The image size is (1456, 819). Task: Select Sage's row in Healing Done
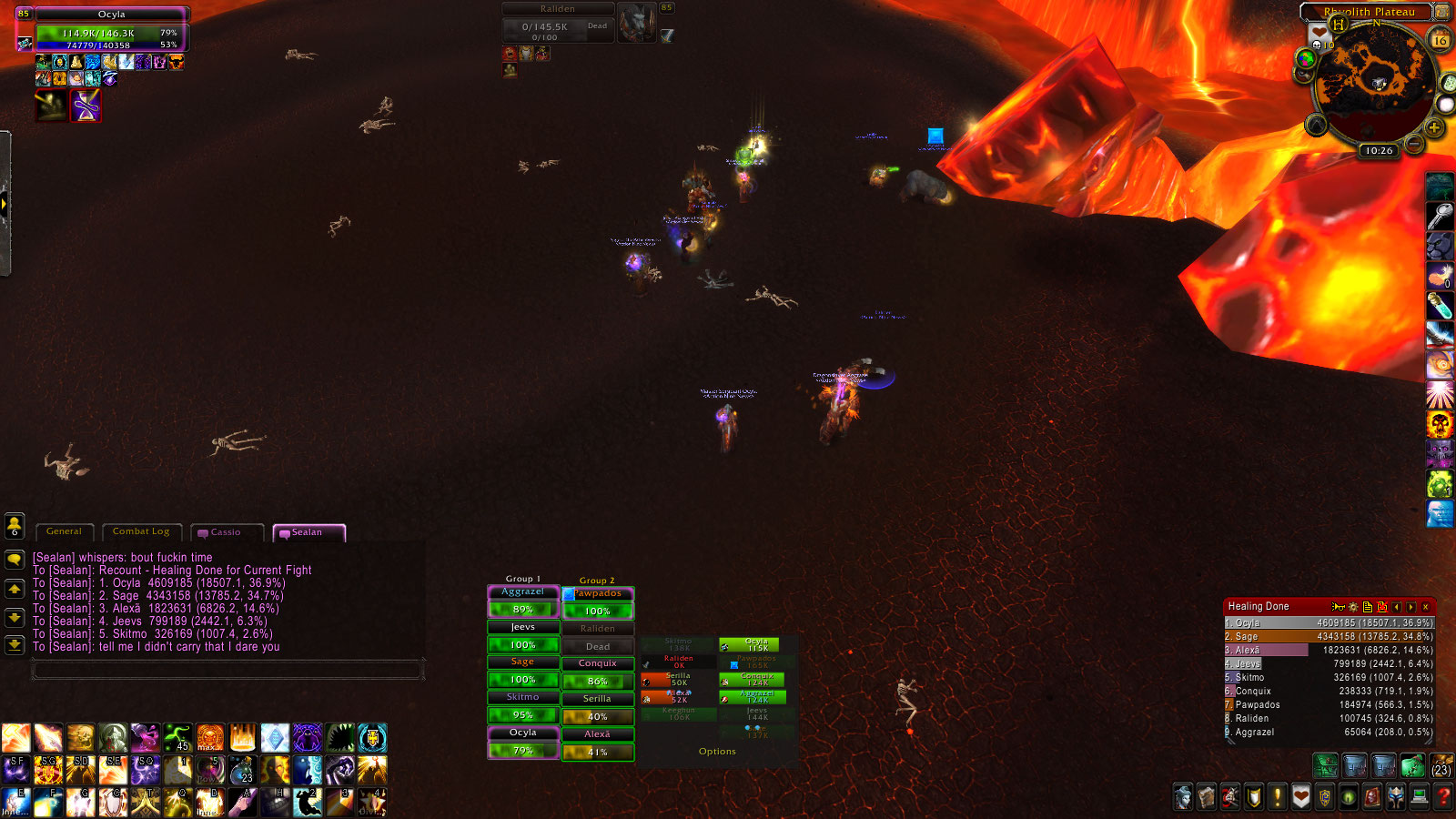click(1329, 637)
